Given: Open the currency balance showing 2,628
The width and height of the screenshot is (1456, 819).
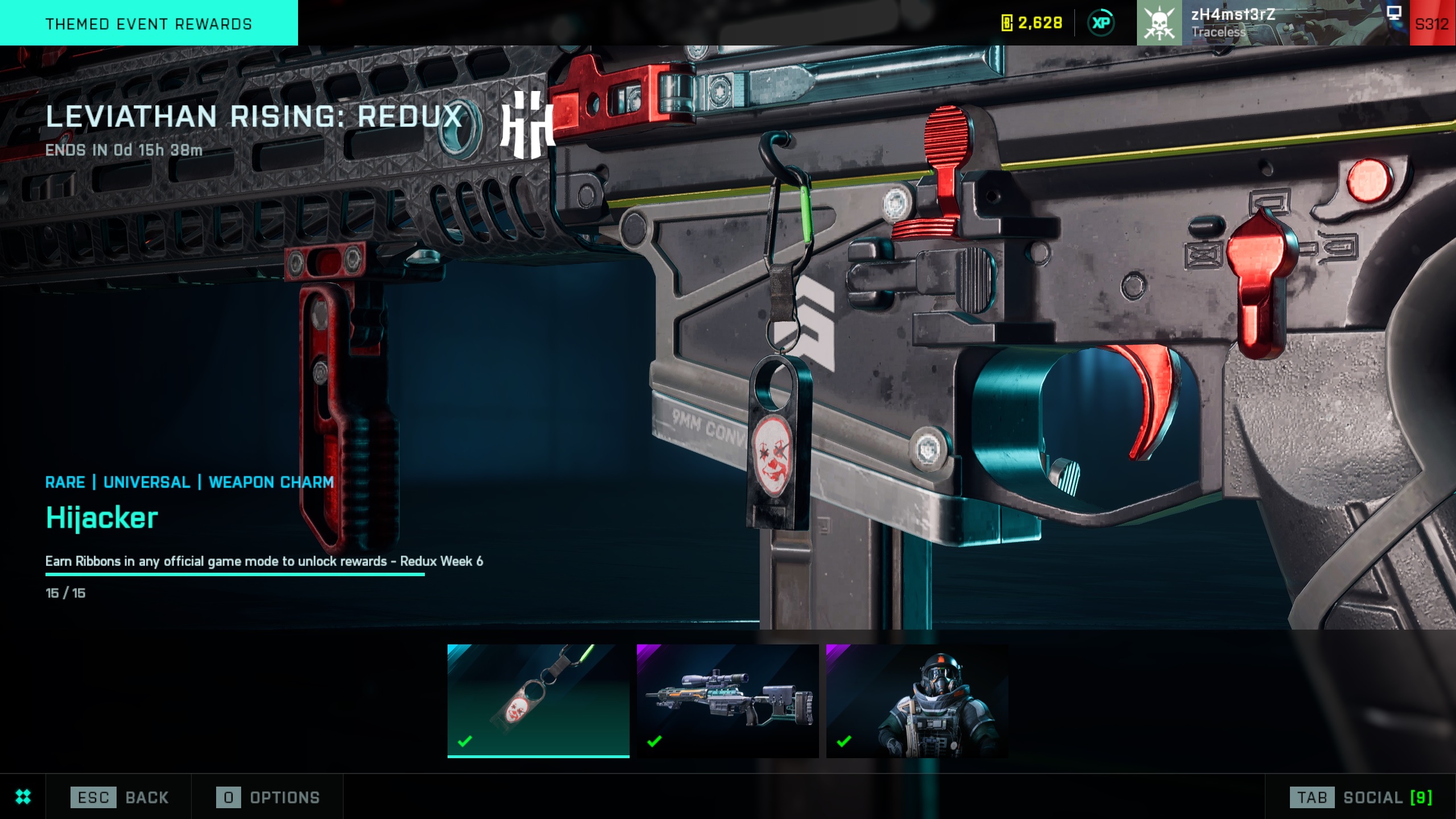Looking at the screenshot, I should coord(1032,23).
